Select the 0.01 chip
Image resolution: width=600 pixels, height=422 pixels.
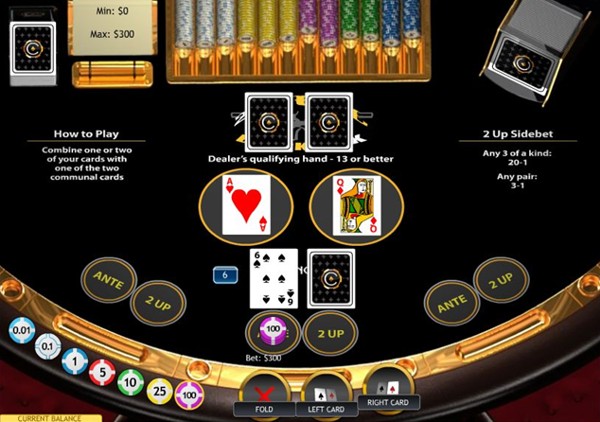[21, 329]
